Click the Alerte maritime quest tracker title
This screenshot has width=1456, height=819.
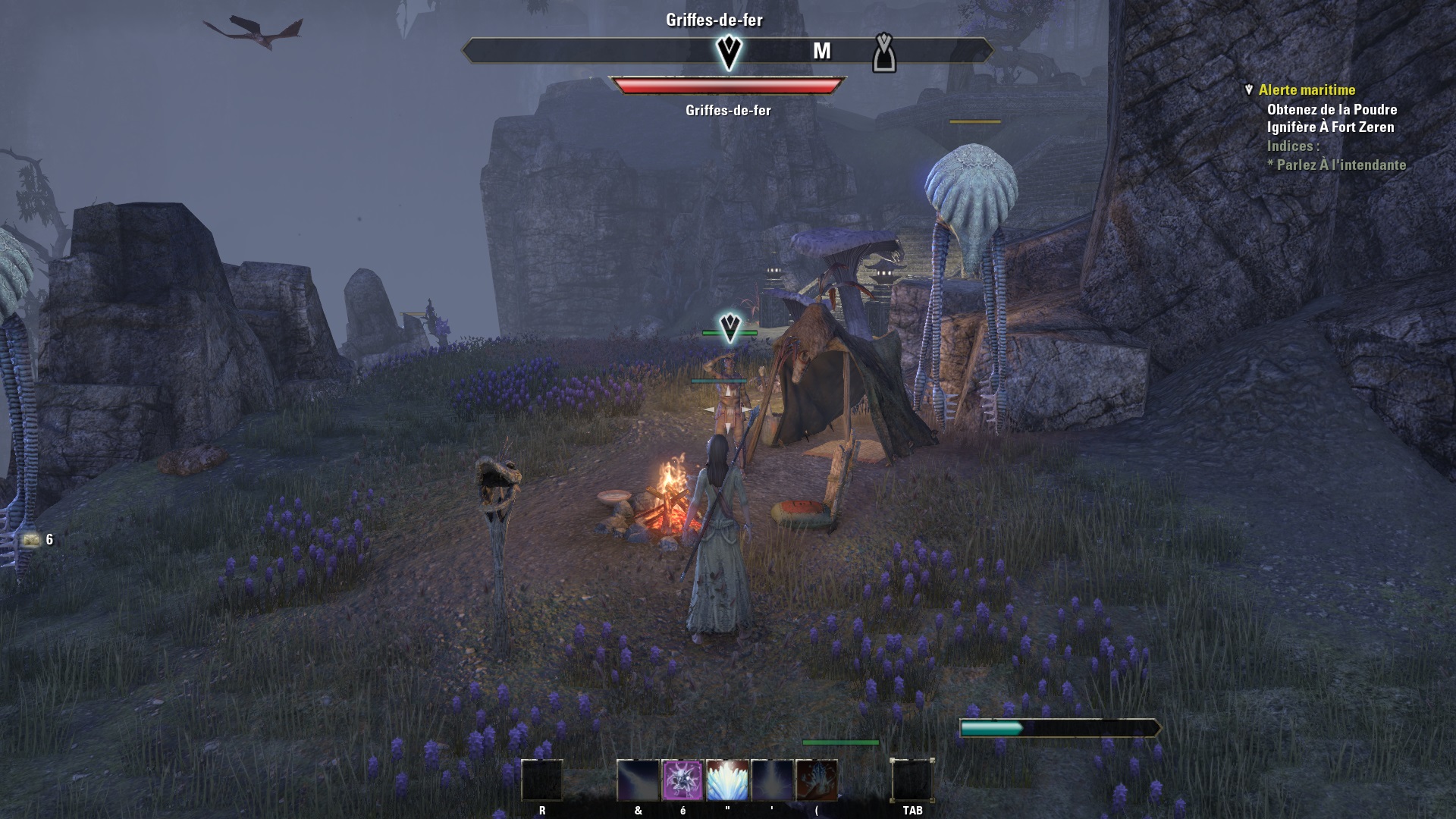(1307, 90)
